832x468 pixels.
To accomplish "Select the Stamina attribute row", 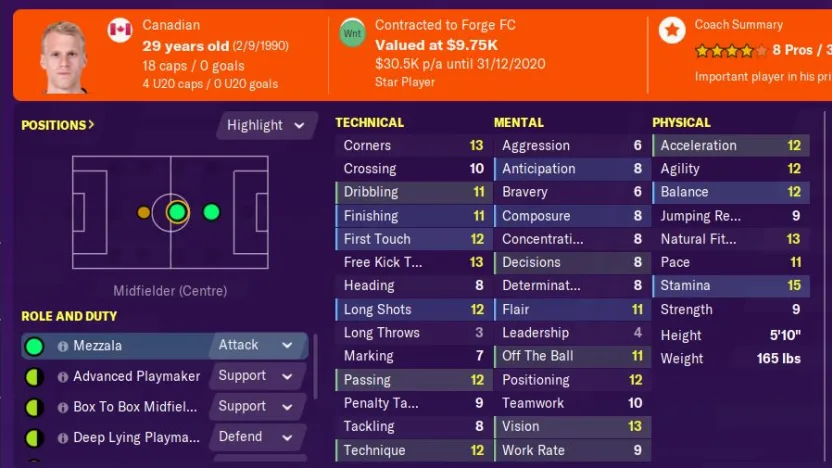I will (730, 286).
